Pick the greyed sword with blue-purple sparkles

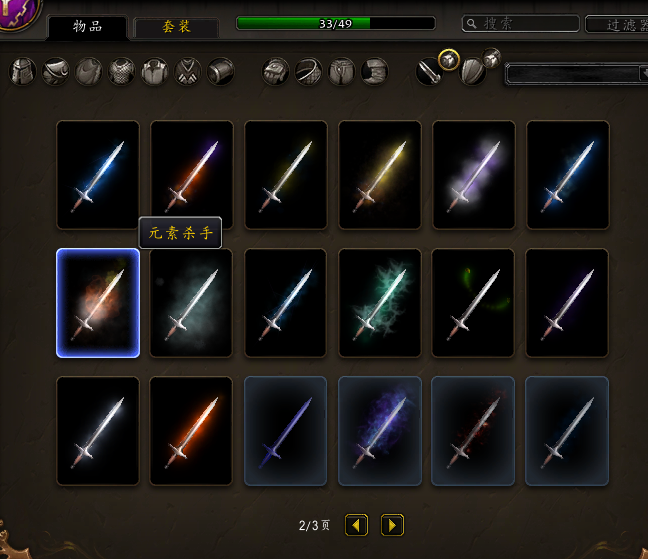pyautogui.click(x=380, y=431)
